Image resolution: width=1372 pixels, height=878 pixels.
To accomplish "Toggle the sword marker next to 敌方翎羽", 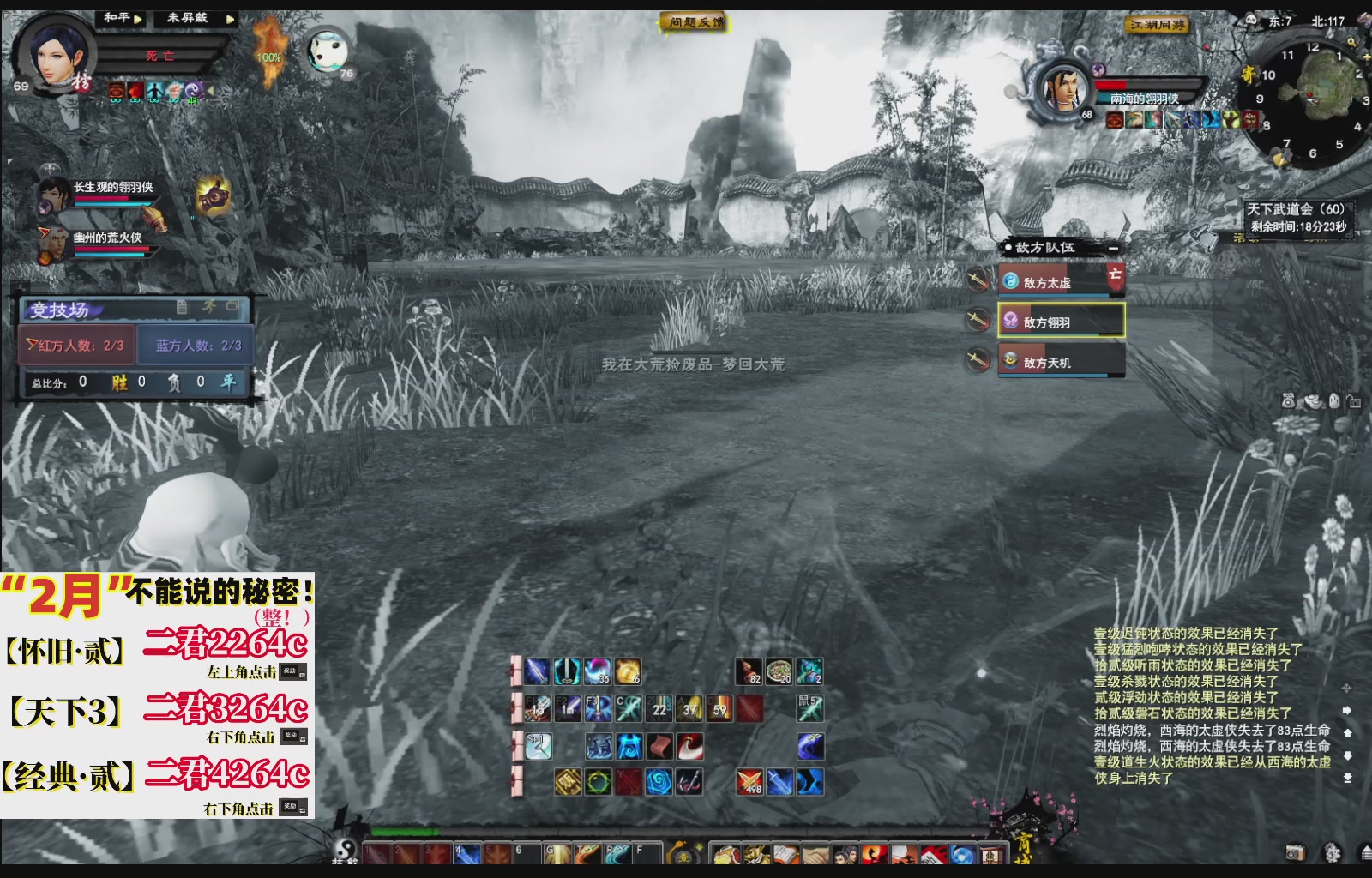I will pos(978,319).
